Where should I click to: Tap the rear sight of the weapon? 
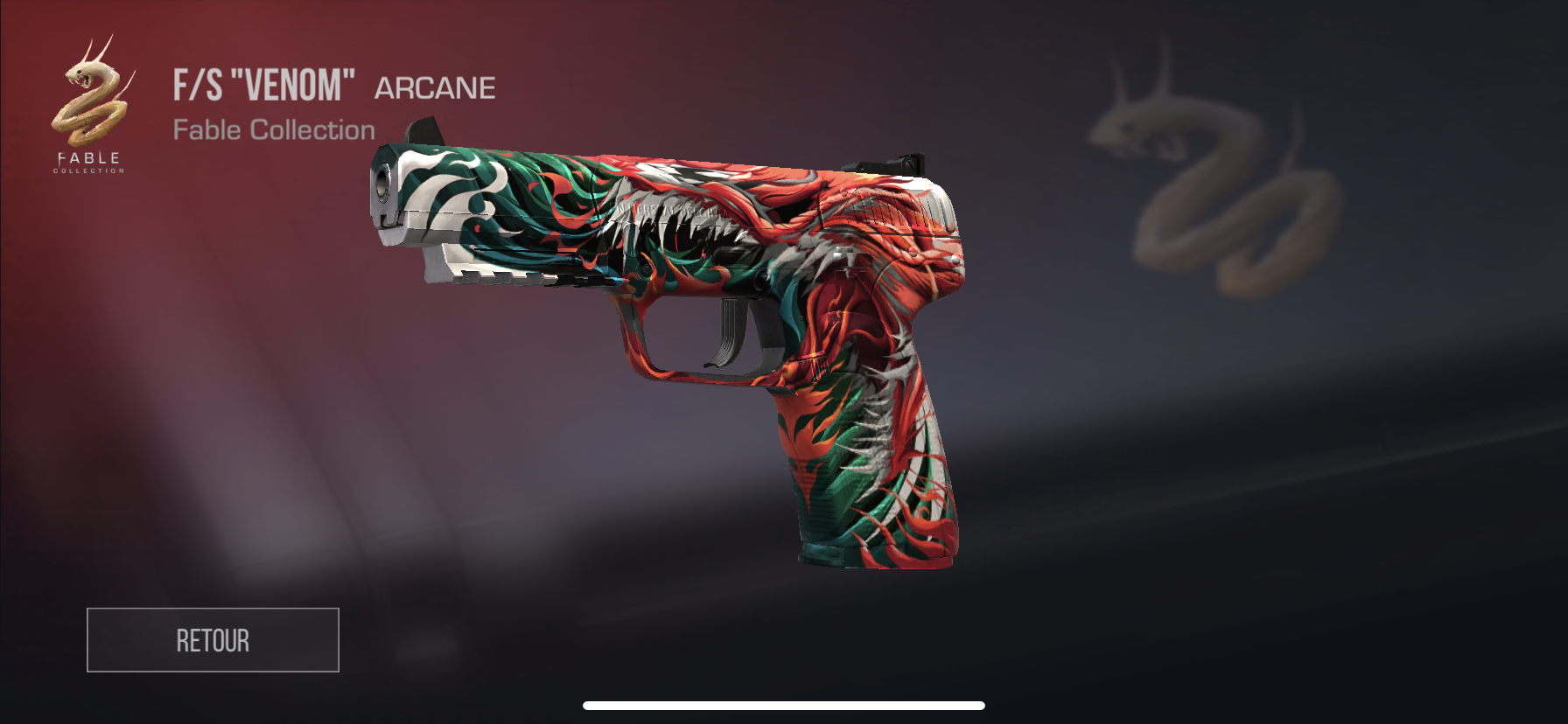(x=884, y=162)
